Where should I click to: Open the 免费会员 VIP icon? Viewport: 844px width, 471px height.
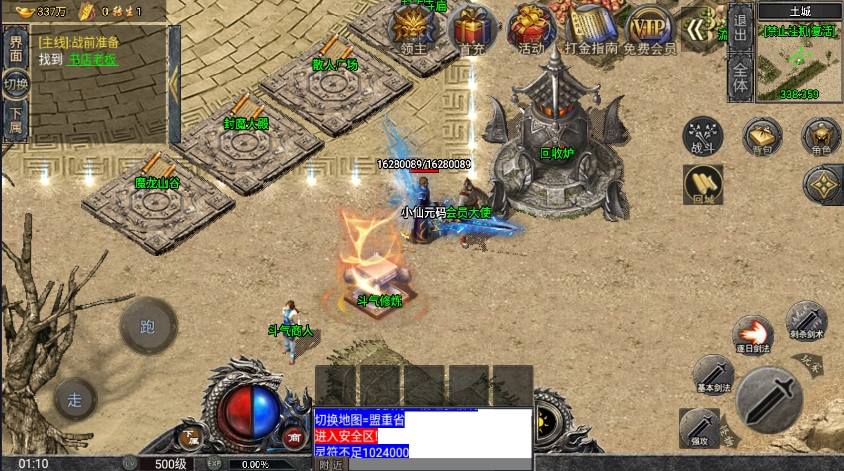tap(649, 28)
